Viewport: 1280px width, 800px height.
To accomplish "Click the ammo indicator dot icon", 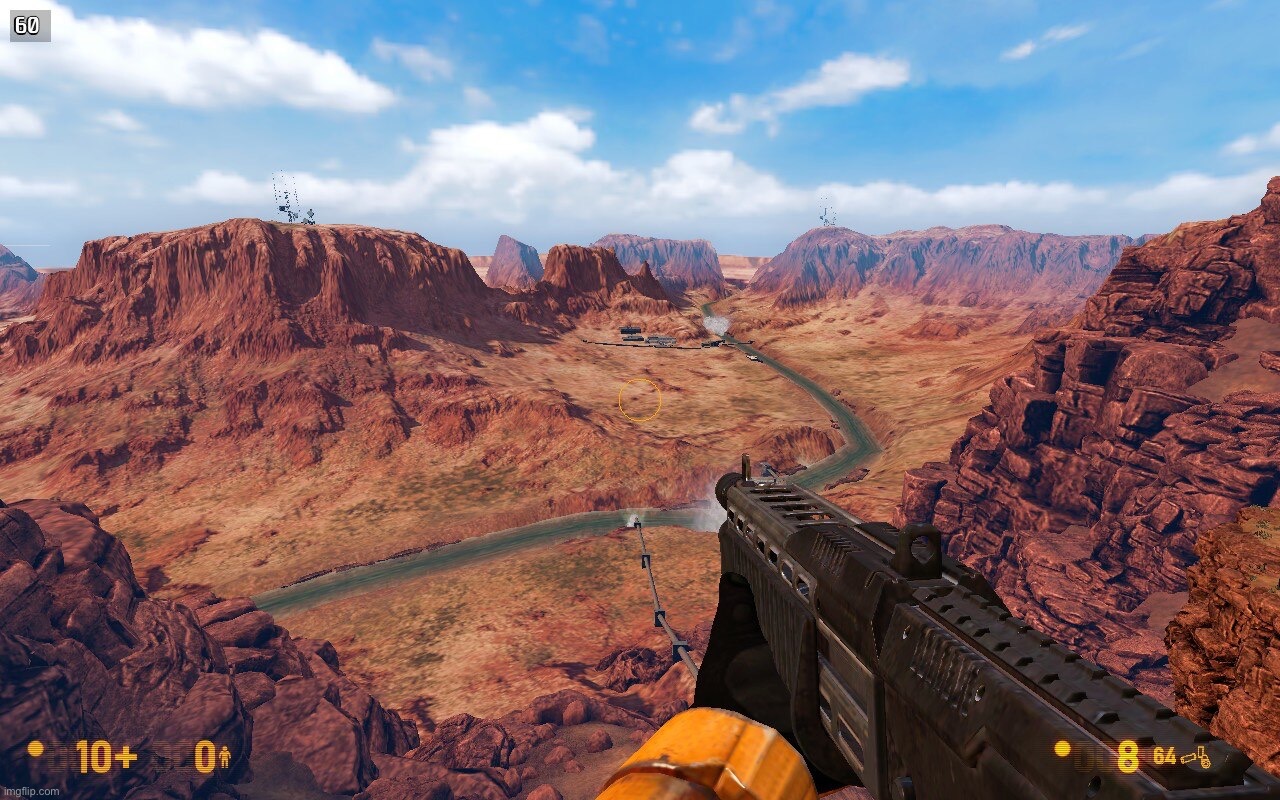I will [x=1061, y=751].
